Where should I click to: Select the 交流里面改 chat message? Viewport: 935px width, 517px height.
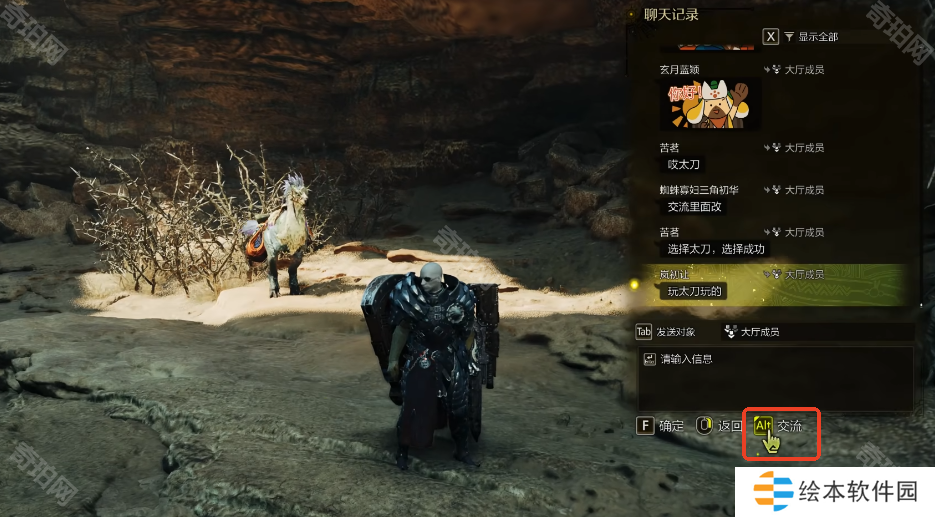693,207
